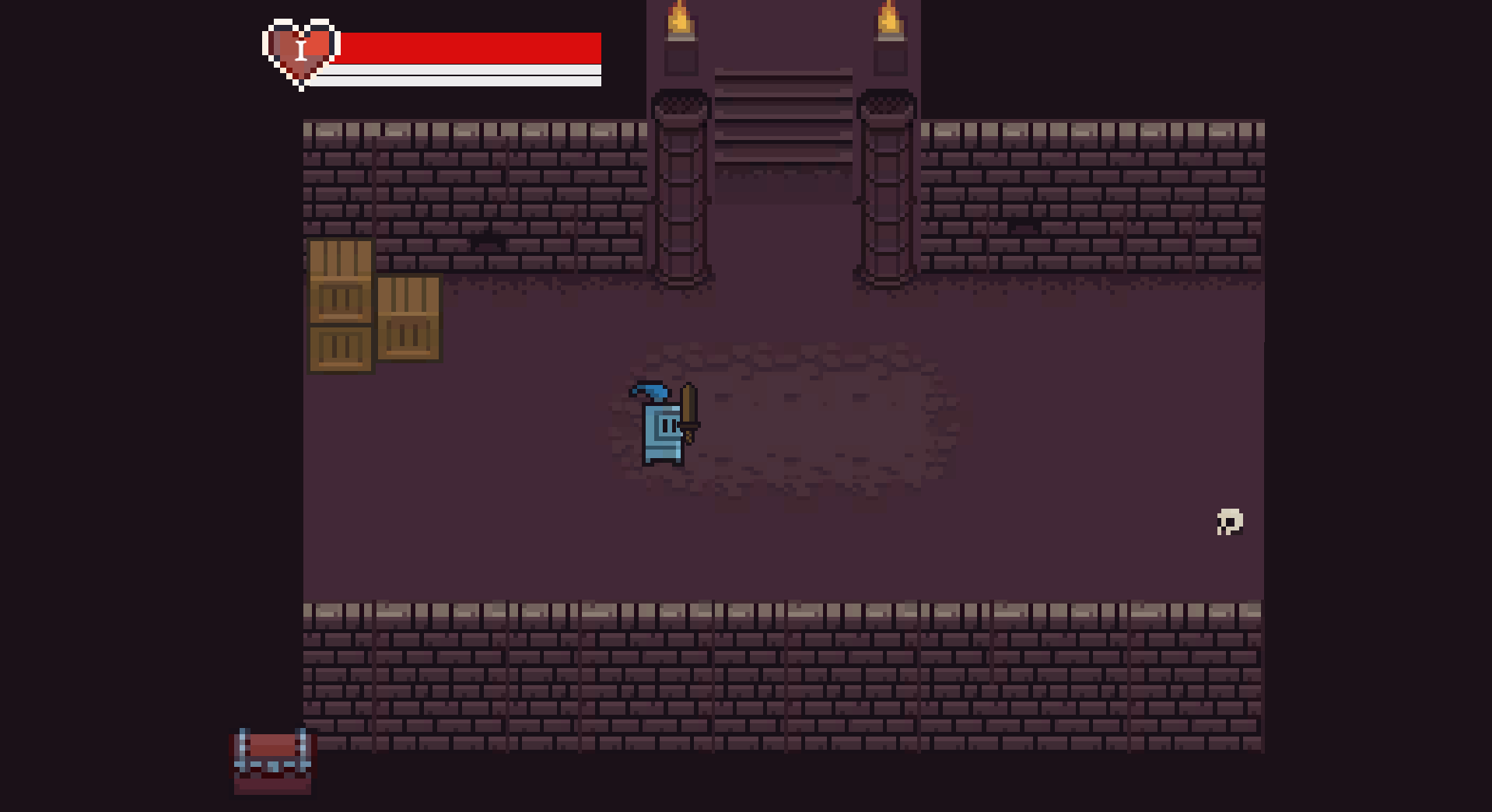Click the level number inside the heart
Image resolution: width=1492 pixels, height=812 pixels.
pyautogui.click(x=302, y=49)
